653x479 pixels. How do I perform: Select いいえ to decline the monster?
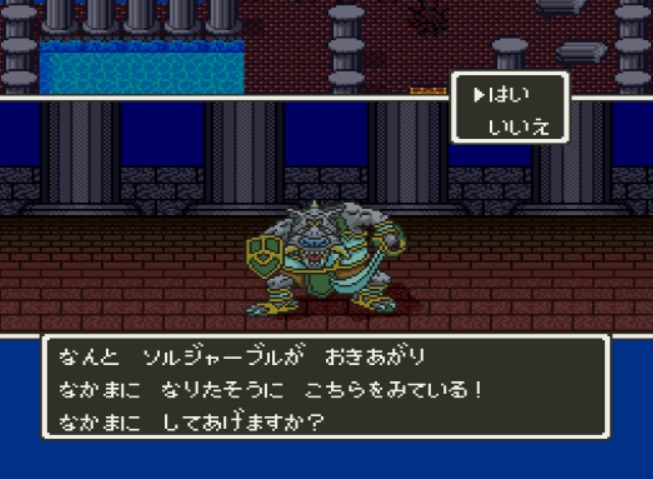pyautogui.click(x=519, y=126)
